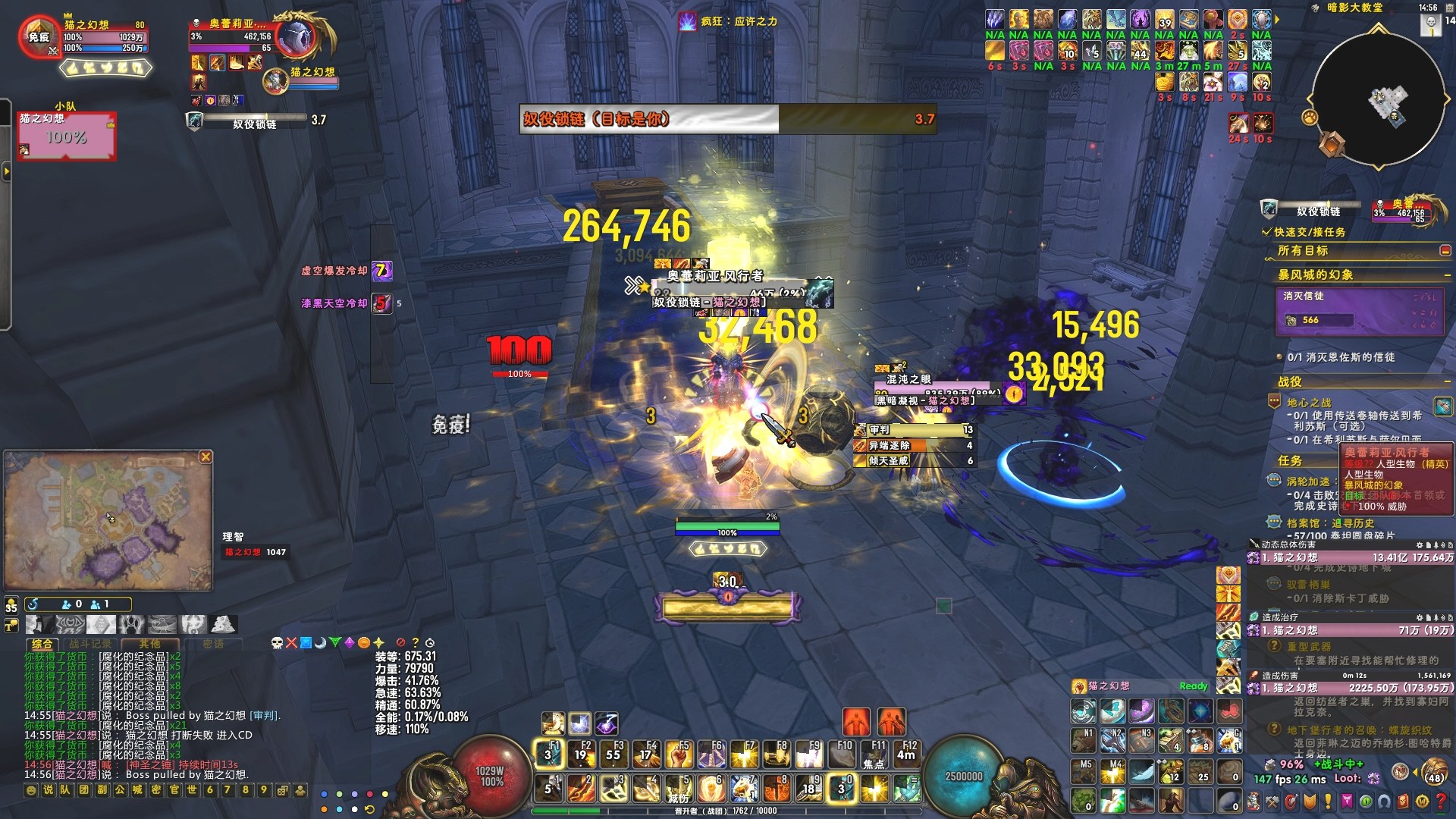This screenshot has height=819, width=1456.
Task: Collapse the 所有目标 objectives tracker
Action: point(1445,251)
